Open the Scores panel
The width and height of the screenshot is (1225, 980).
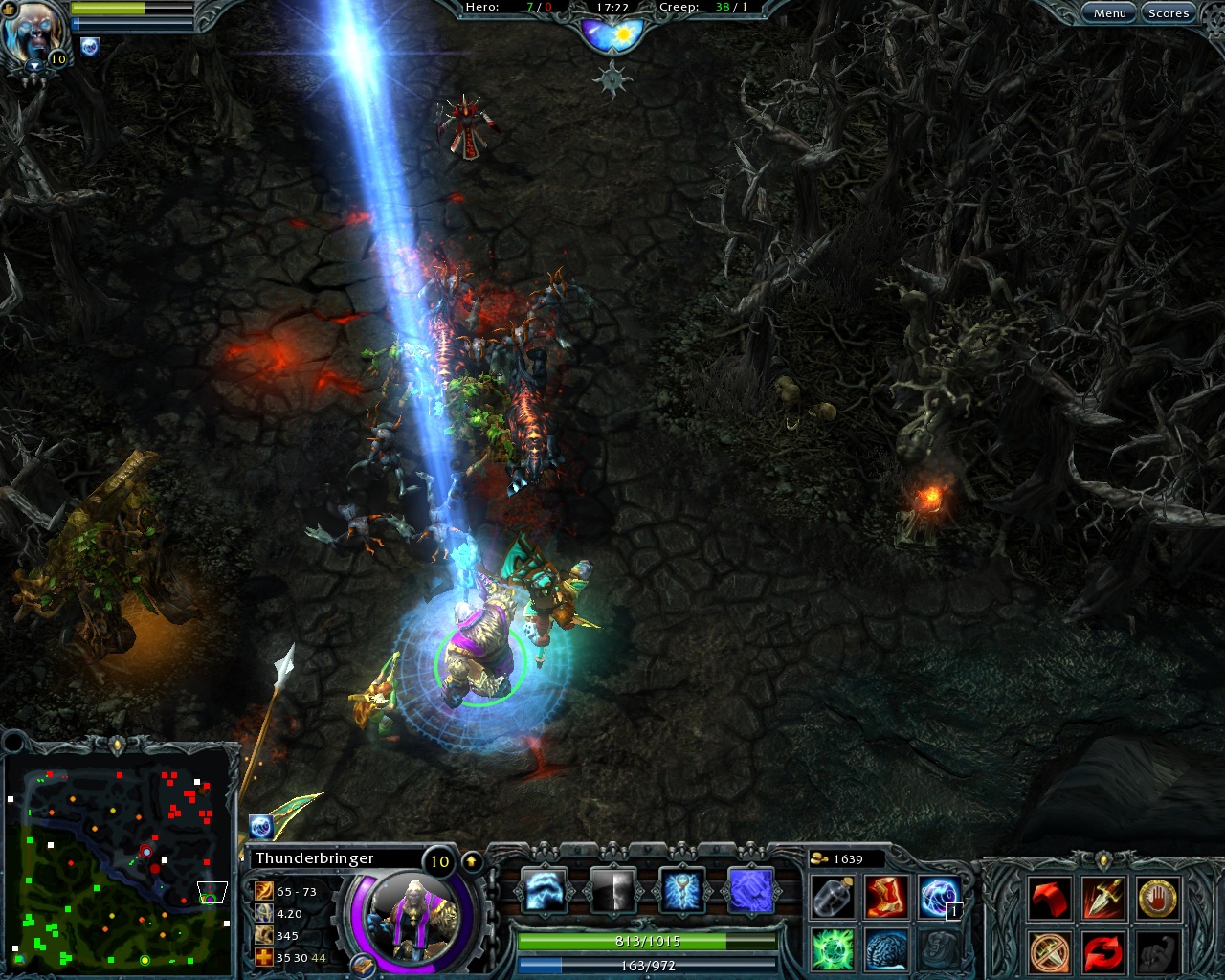click(x=1169, y=13)
